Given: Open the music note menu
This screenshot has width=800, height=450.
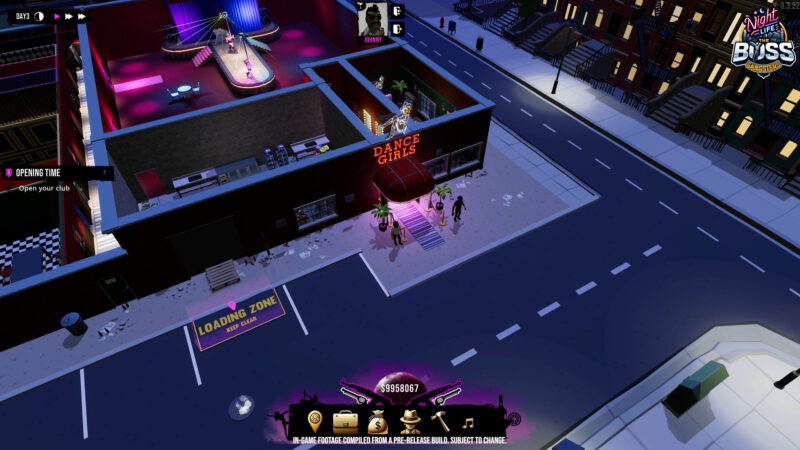Looking at the screenshot, I should click(x=467, y=421).
